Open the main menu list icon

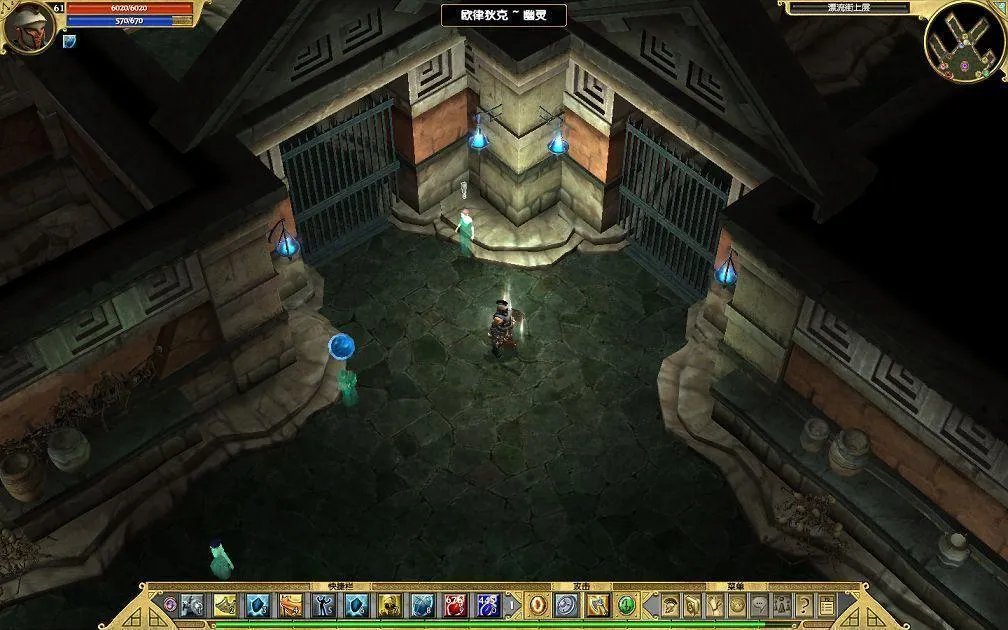point(827,605)
